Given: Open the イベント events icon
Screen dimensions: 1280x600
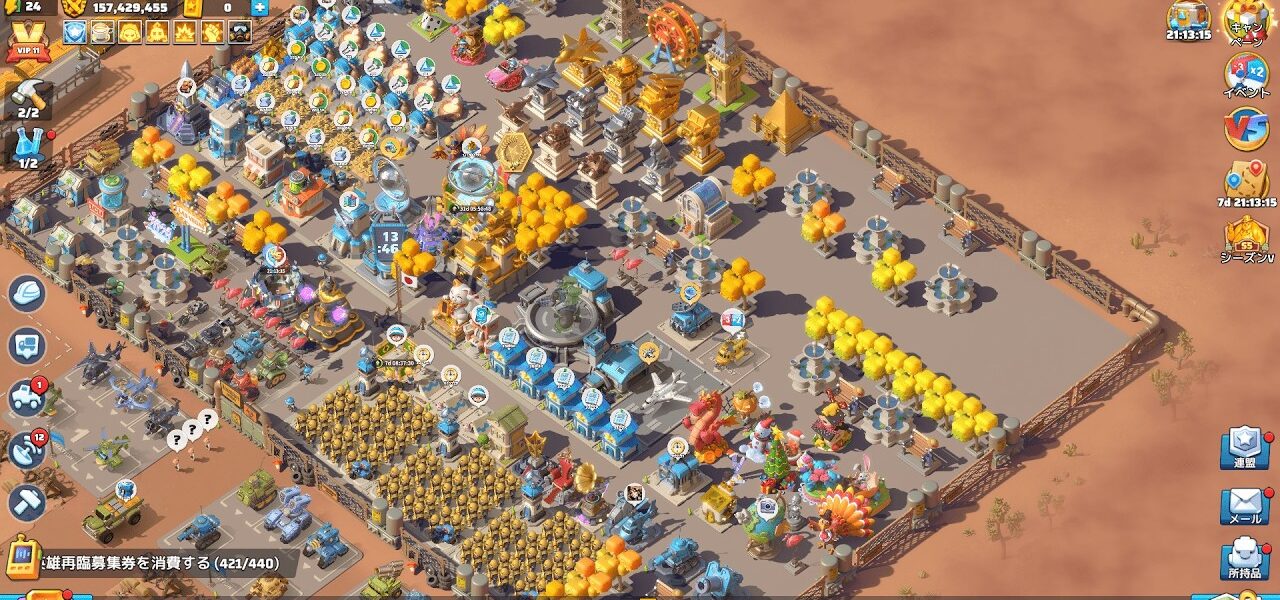Looking at the screenshot, I should click(x=1246, y=75).
